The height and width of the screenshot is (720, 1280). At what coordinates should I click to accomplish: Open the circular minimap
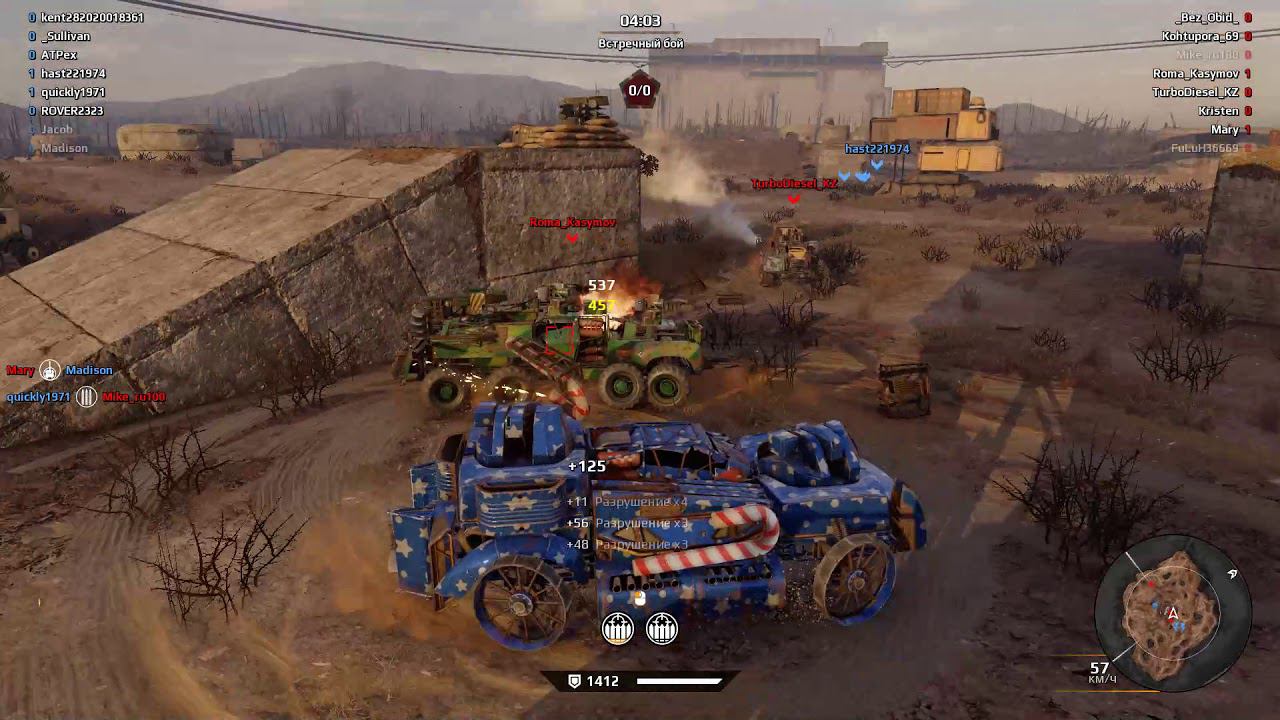coord(1172,611)
